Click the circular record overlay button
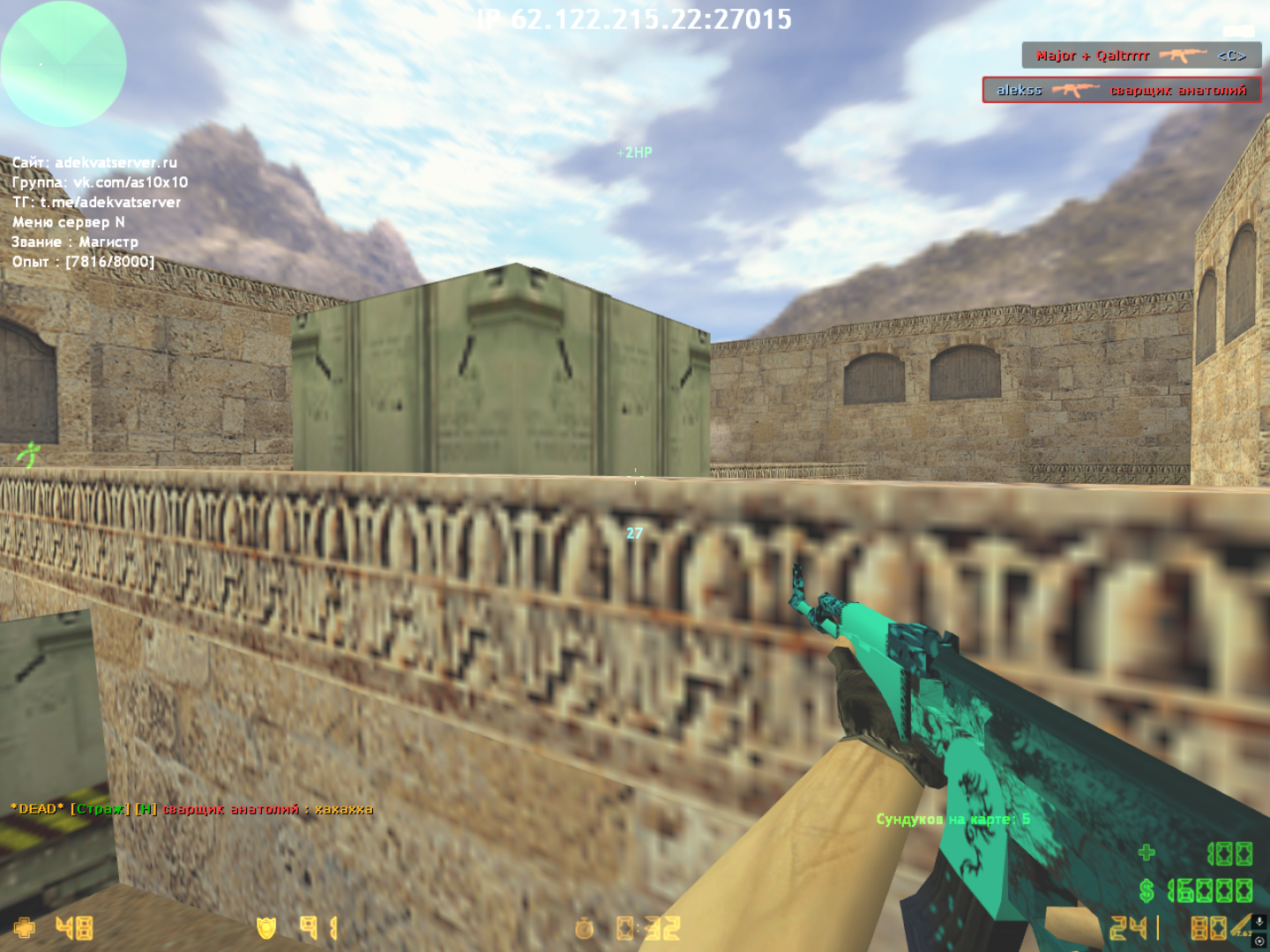This screenshot has width=1270, height=952. pyautogui.click(x=1259, y=941)
